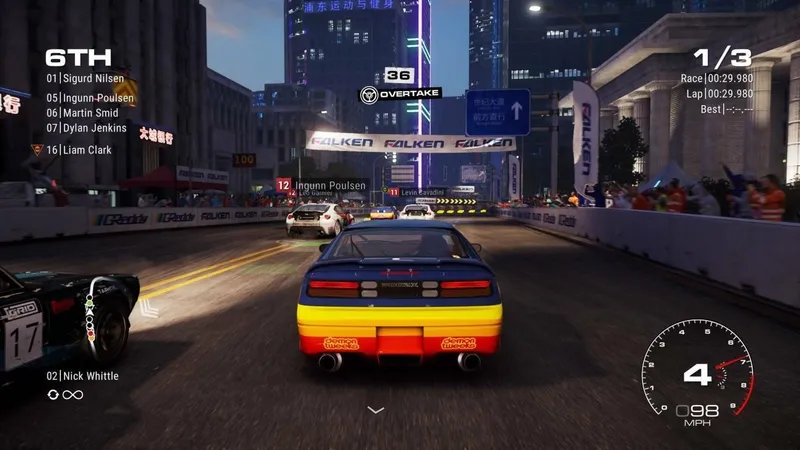Click the nemesis icon beside Liam Clark
The image size is (800, 450).
click(37, 150)
